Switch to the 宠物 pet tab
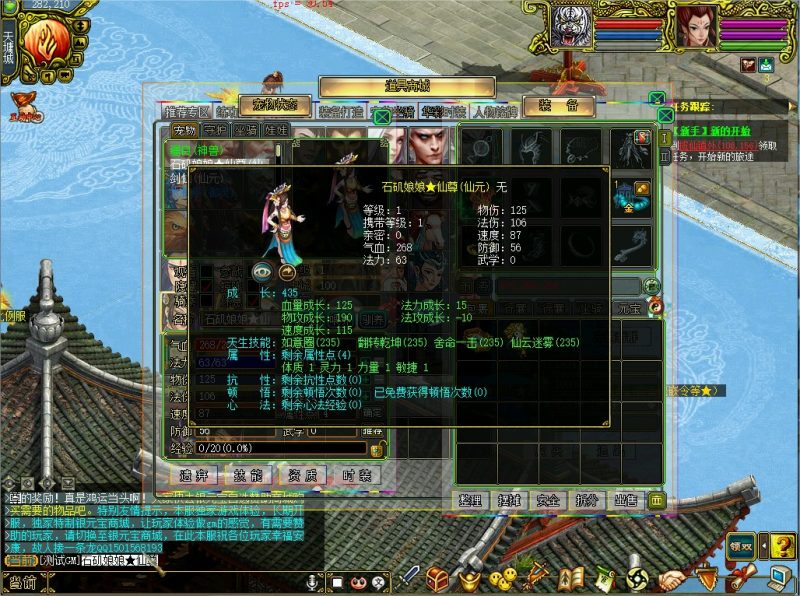The width and height of the screenshot is (800, 596). [x=185, y=130]
